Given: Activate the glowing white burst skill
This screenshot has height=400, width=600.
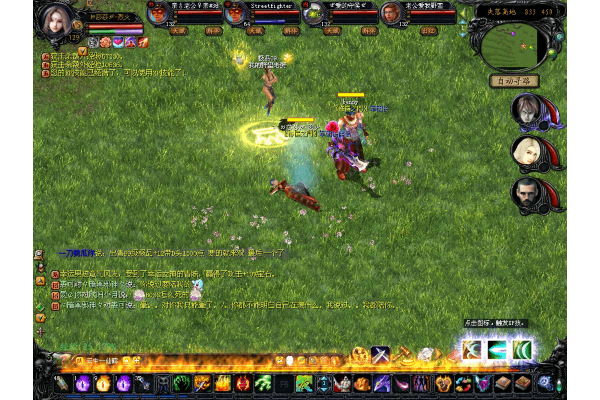Looking at the screenshot, I should 470,350.
